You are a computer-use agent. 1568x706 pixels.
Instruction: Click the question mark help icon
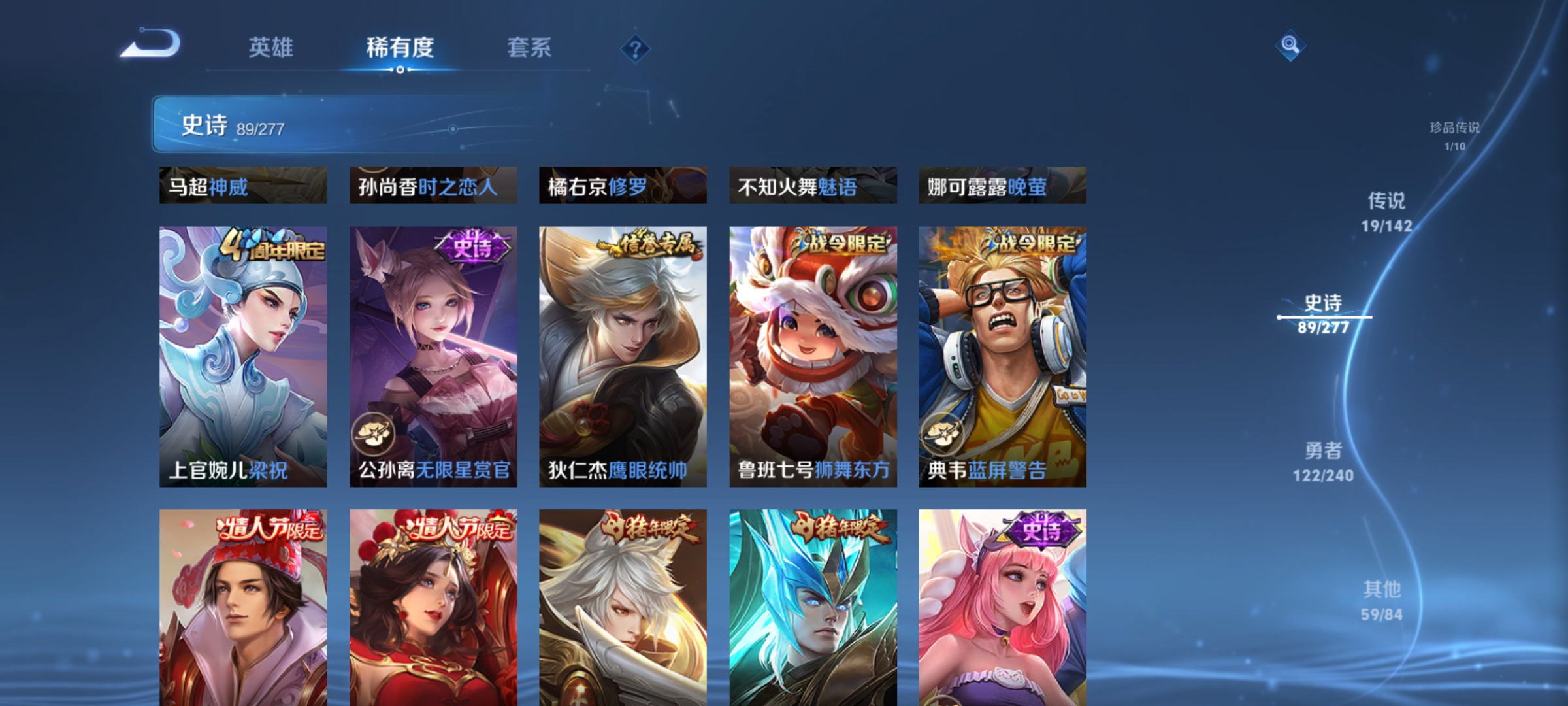pos(635,48)
